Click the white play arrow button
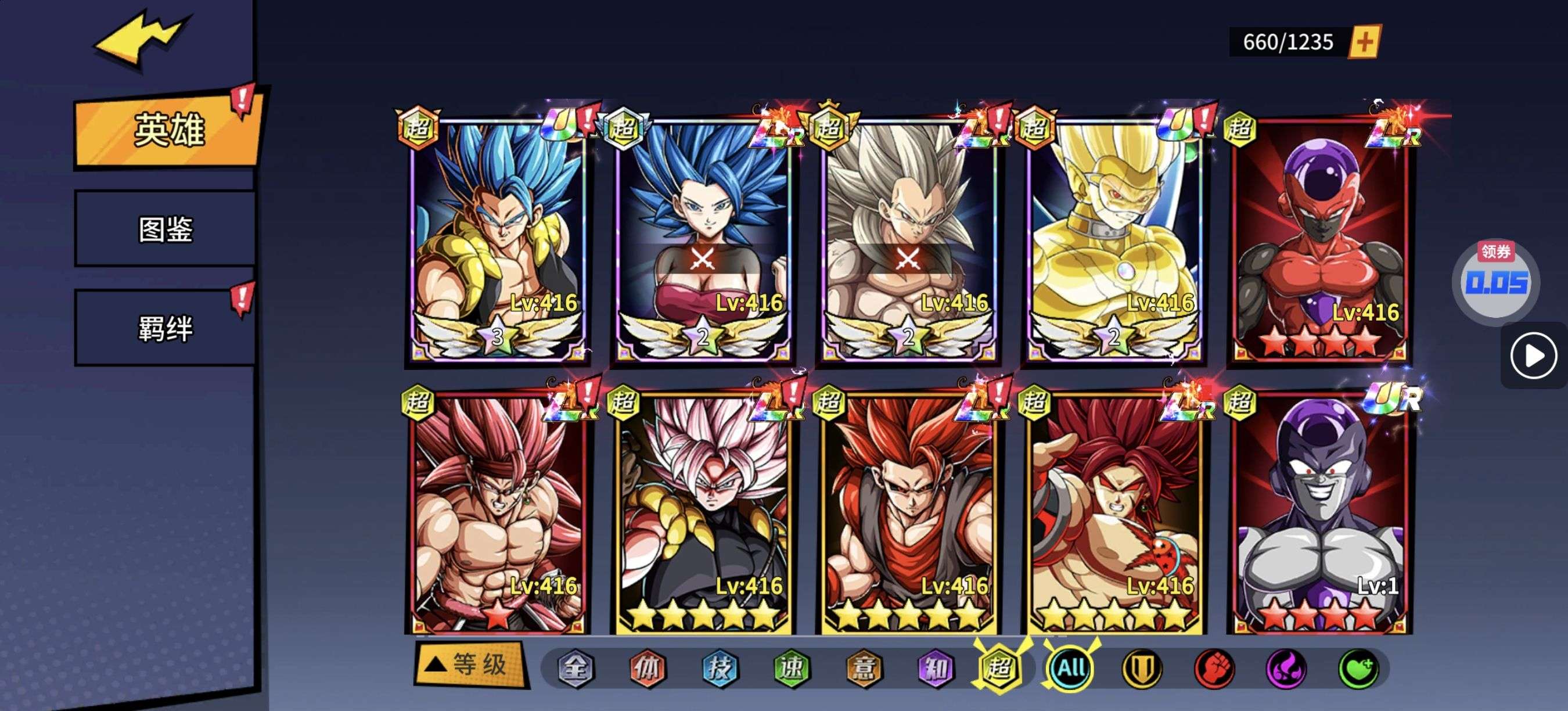Screen dimensions: 1568x711 (x=1533, y=355)
